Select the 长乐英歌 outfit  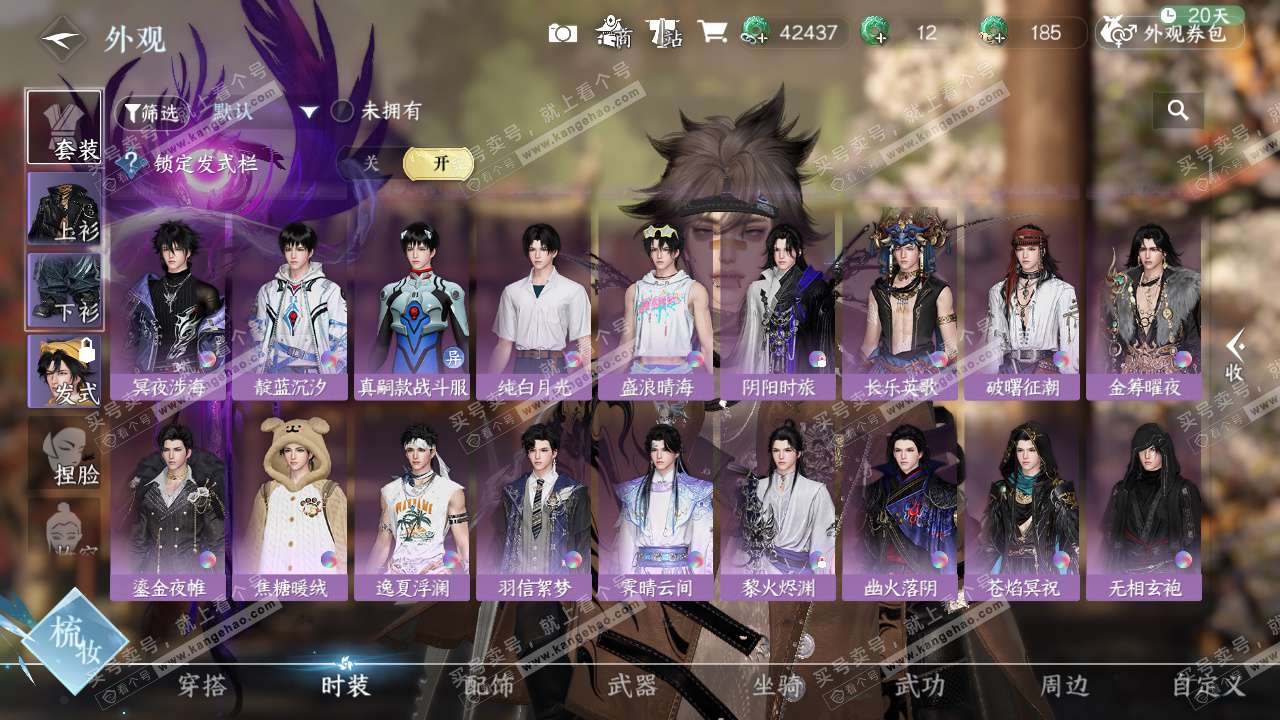pos(900,305)
